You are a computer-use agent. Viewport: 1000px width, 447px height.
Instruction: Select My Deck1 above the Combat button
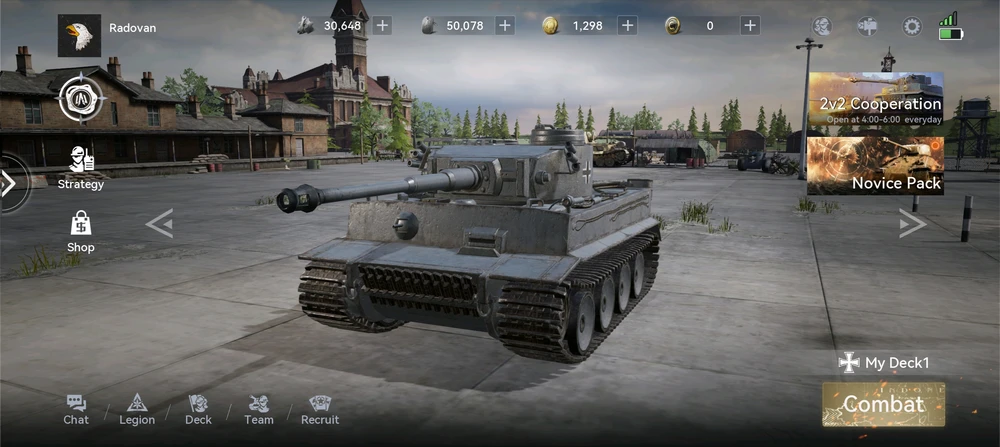[883, 363]
